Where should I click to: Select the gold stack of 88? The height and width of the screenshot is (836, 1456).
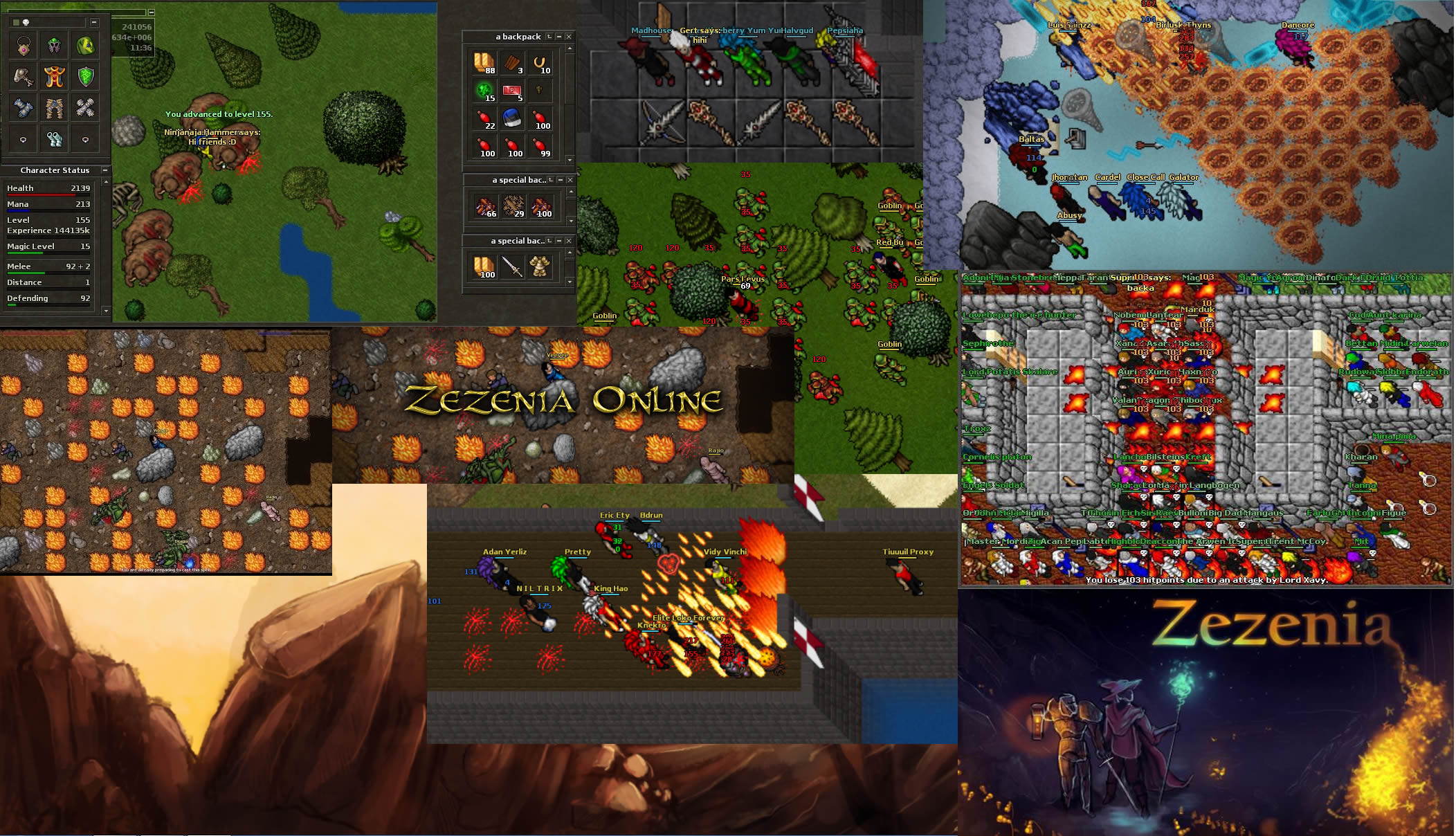484,63
